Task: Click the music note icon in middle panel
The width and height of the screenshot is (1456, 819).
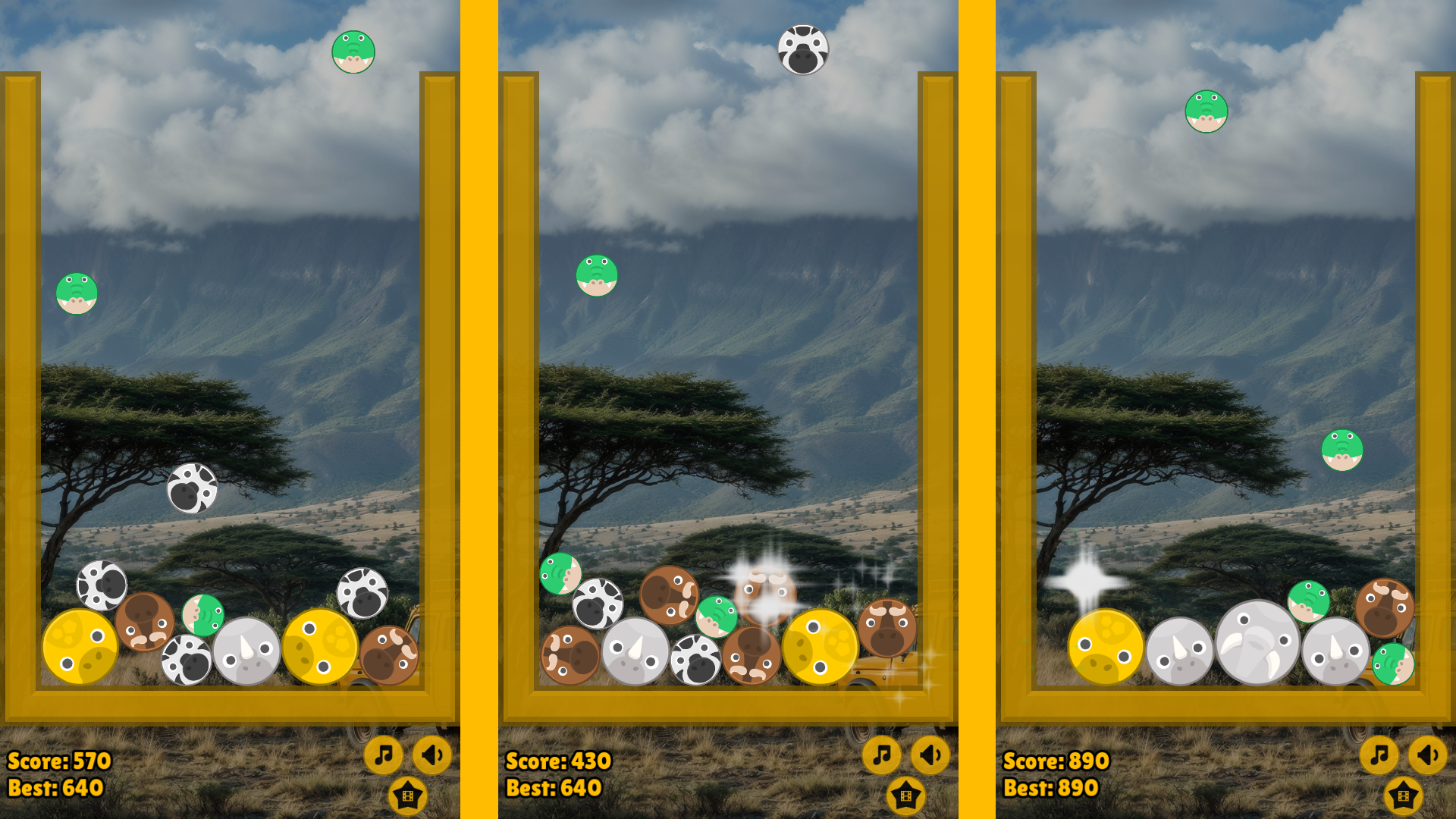Action: (883, 755)
